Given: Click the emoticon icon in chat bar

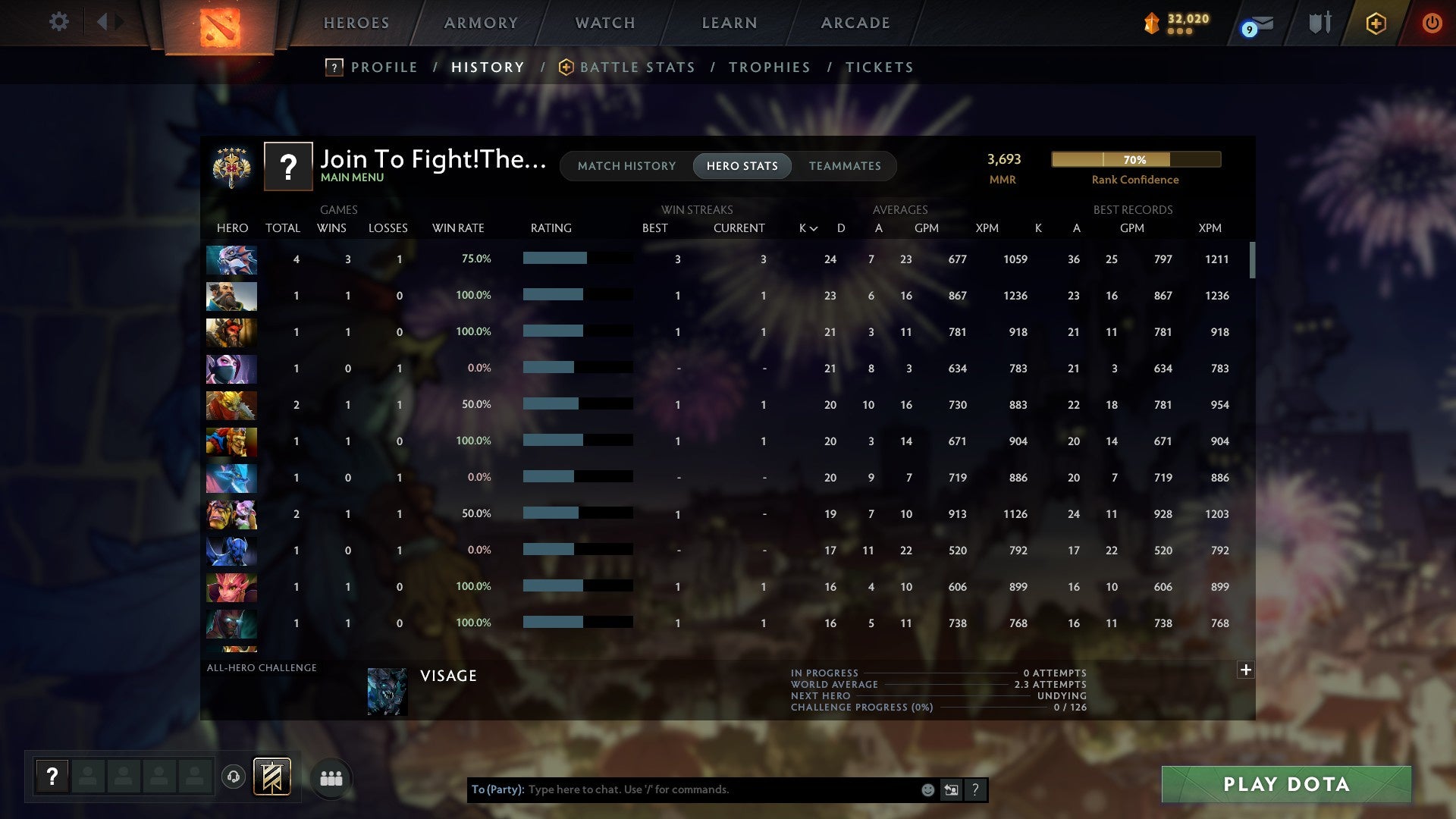Looking at the screenshot, I should click(x=927, y=789).
